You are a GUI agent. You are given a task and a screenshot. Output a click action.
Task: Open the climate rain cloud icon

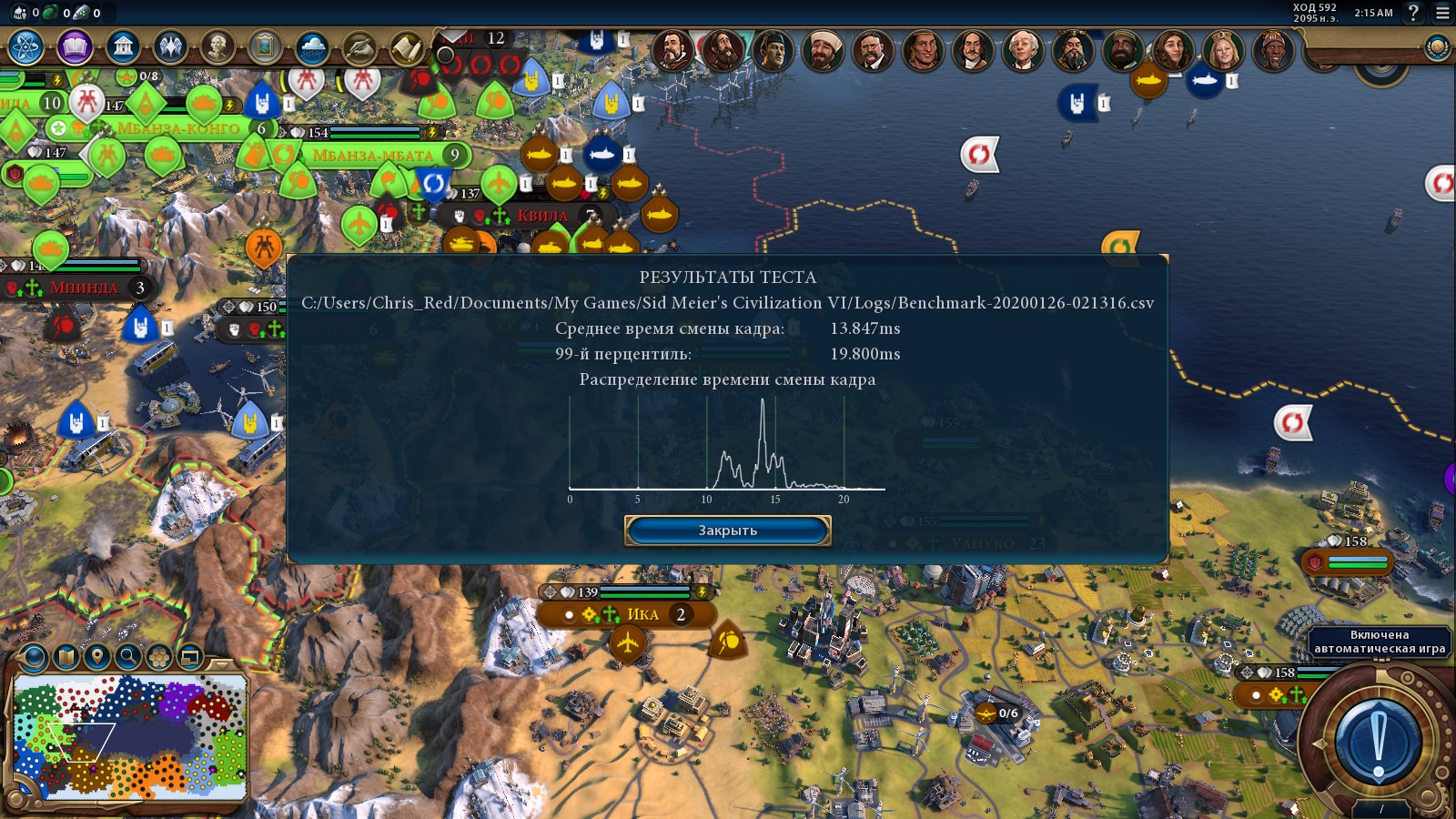click(312, 46)
